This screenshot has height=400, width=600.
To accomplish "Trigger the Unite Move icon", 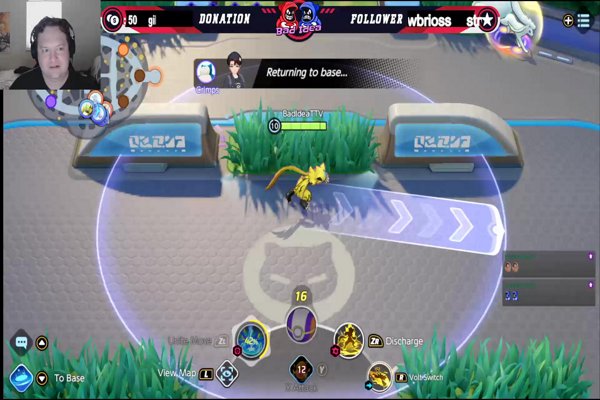I will pos(250,341).
